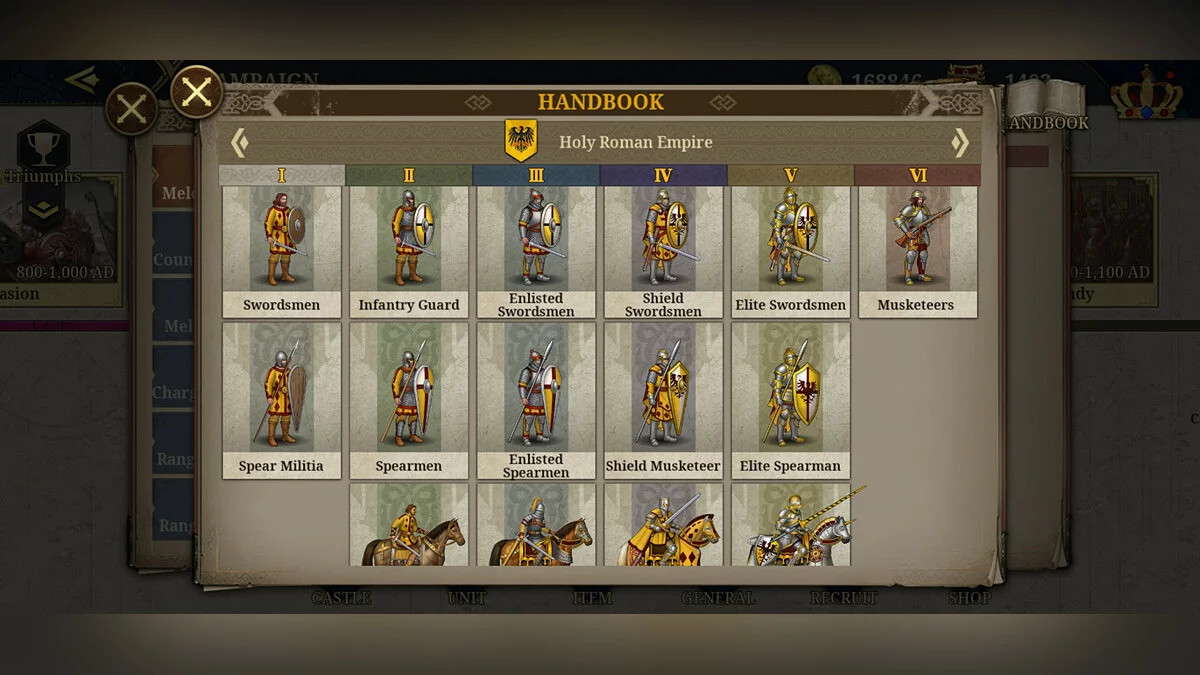Click the tier I column header
The width and height of the screenshot is (1200, 675).
pyautogui.click(x=282, y=176)
